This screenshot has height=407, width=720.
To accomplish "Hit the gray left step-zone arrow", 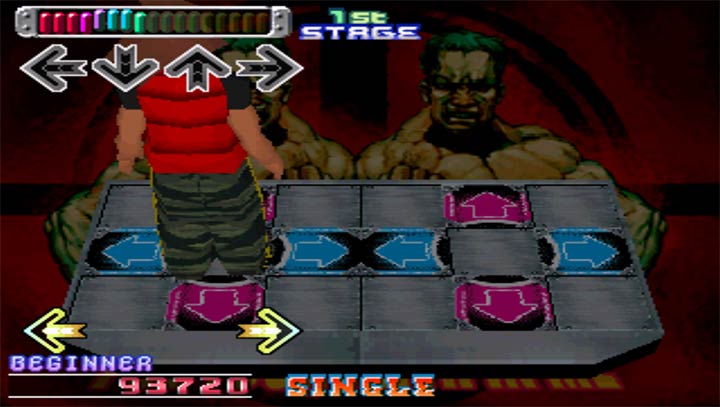I will [54, 68].
